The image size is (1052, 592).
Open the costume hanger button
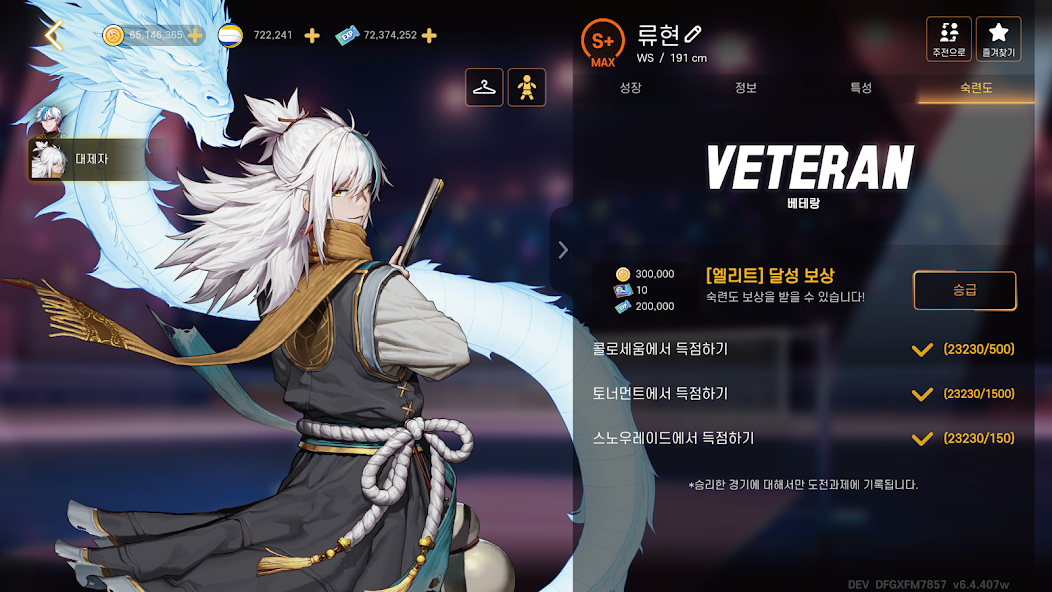click(485, 88)
